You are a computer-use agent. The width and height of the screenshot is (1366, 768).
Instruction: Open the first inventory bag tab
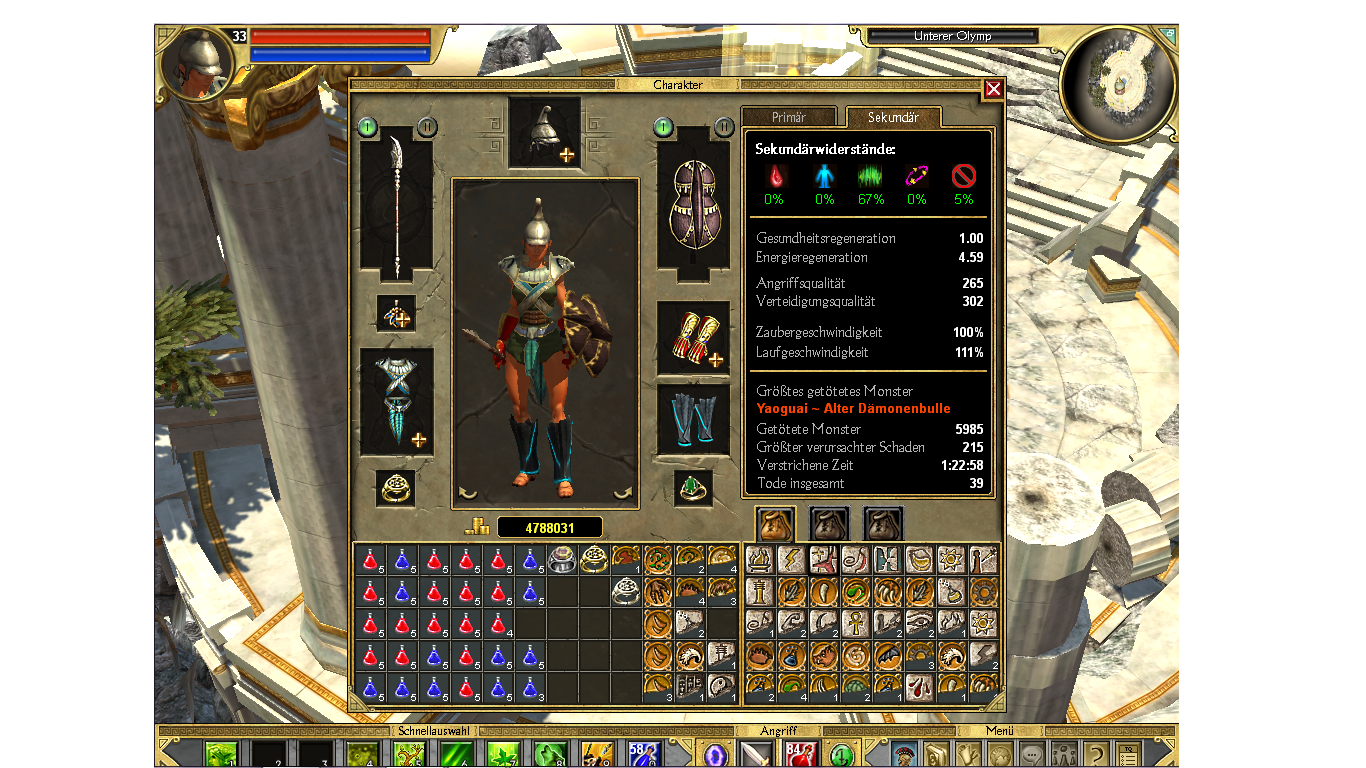click(776, 523)
